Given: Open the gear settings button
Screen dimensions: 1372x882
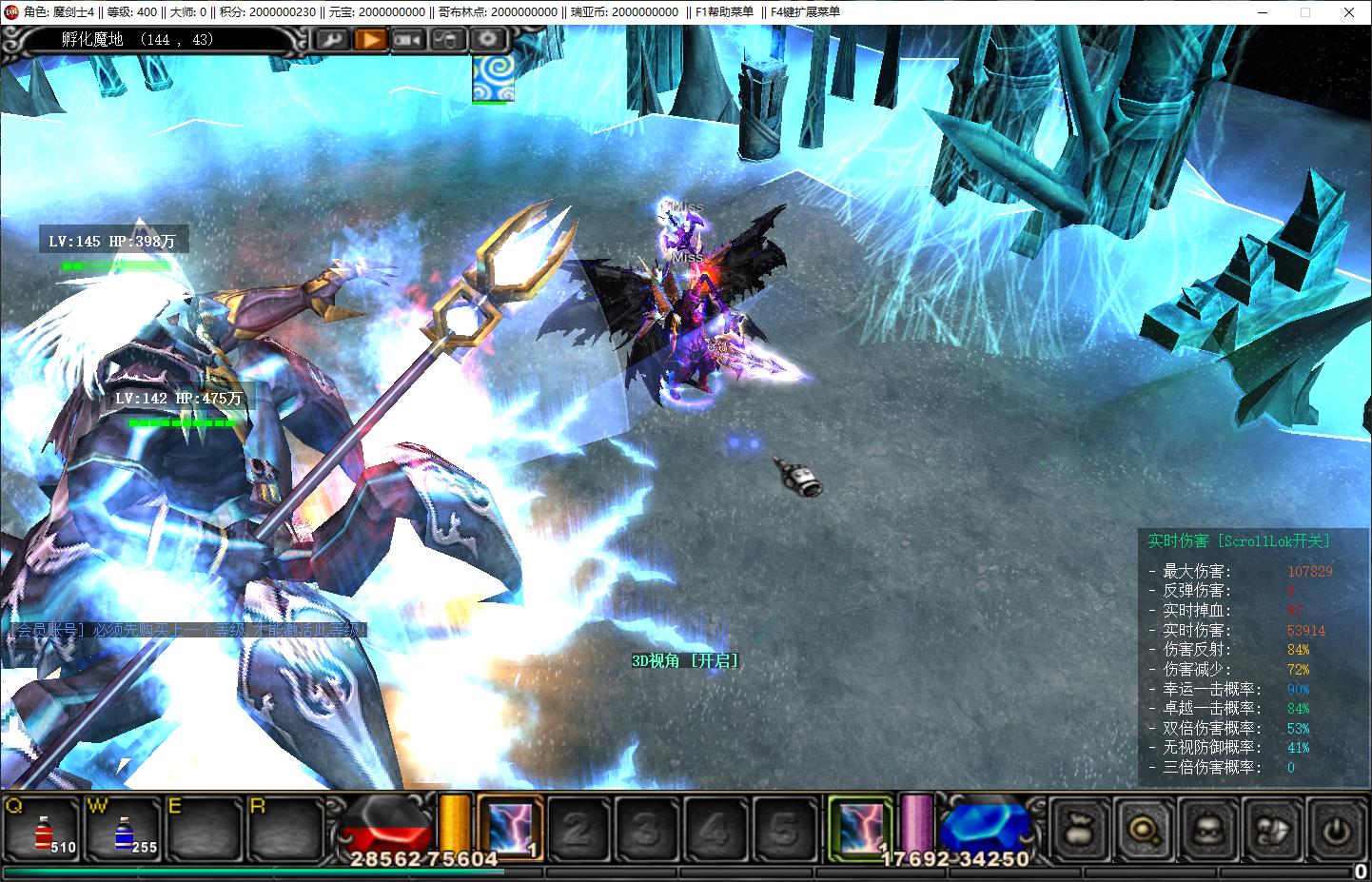Looking at the screenshot, I should point(487,40).
